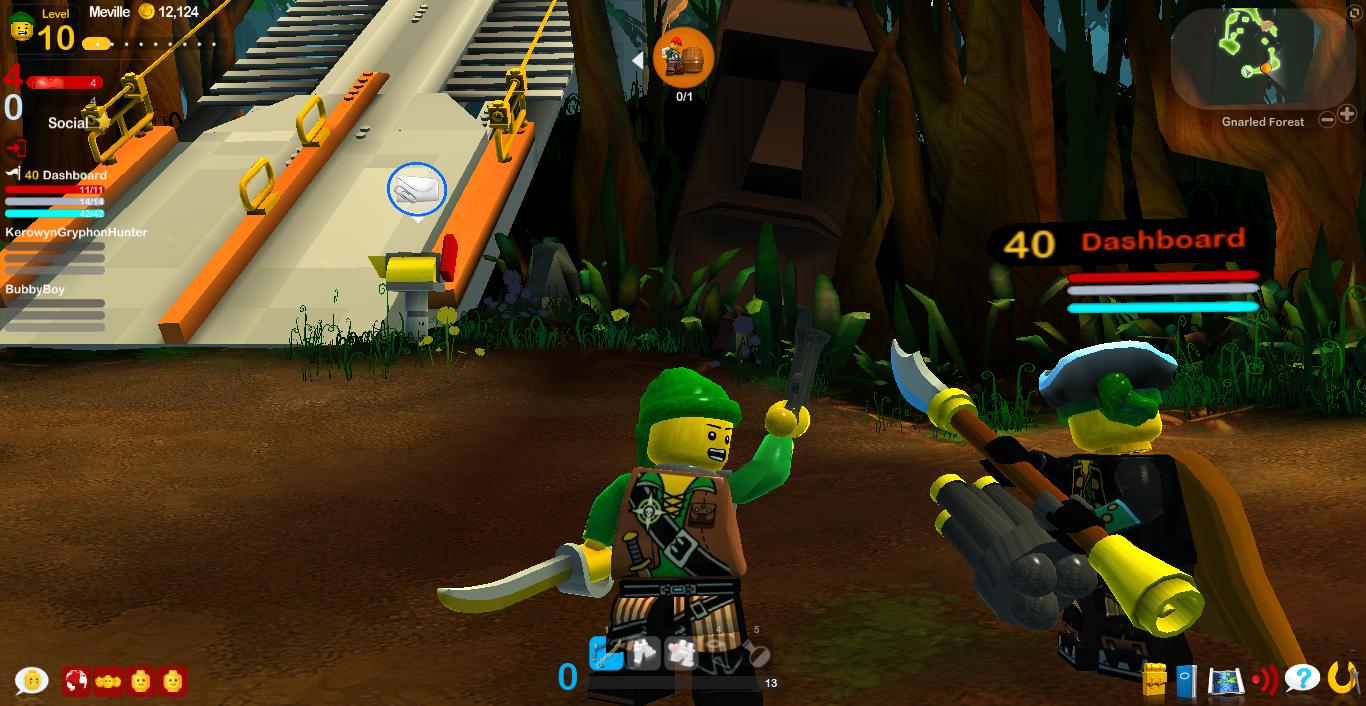Click the yellow power ring icon

tap(1342, 678)
